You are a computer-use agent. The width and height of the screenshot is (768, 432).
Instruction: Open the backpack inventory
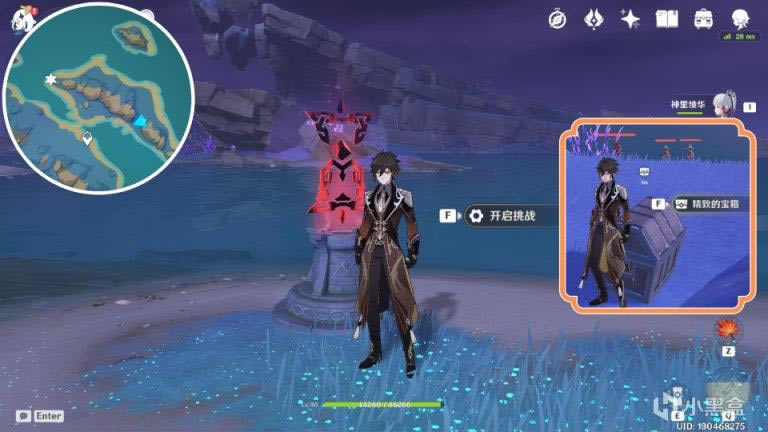[x=702, y=18]
